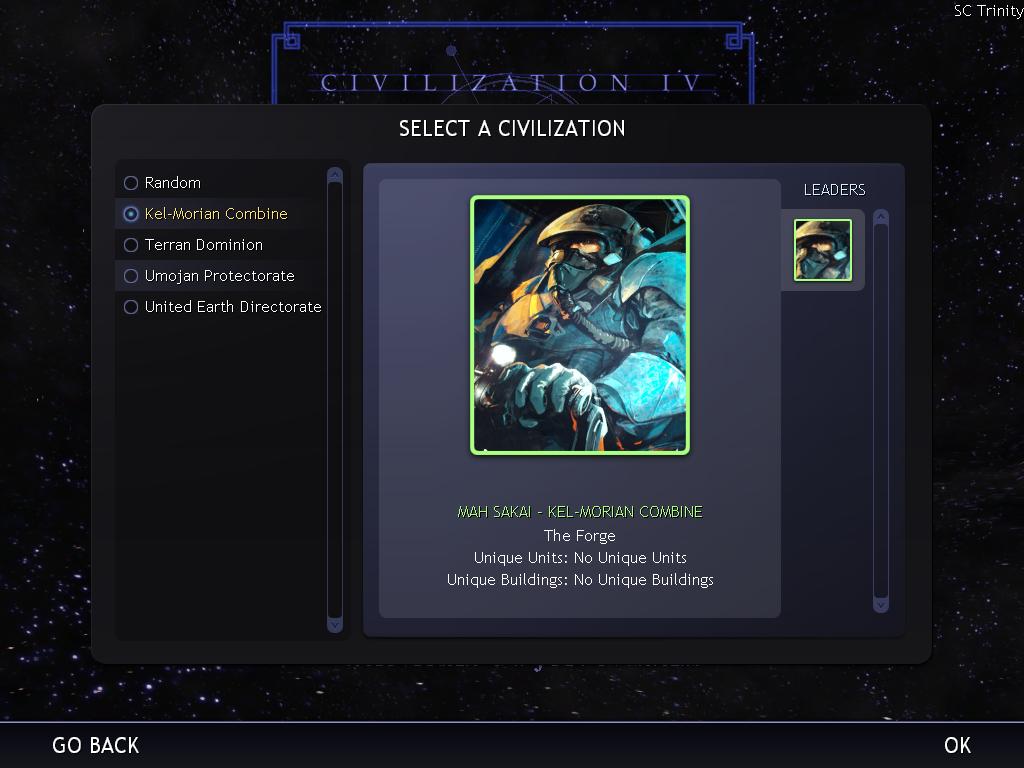
Task: Pick the Terran Dominion civilization
Action: 203,245
